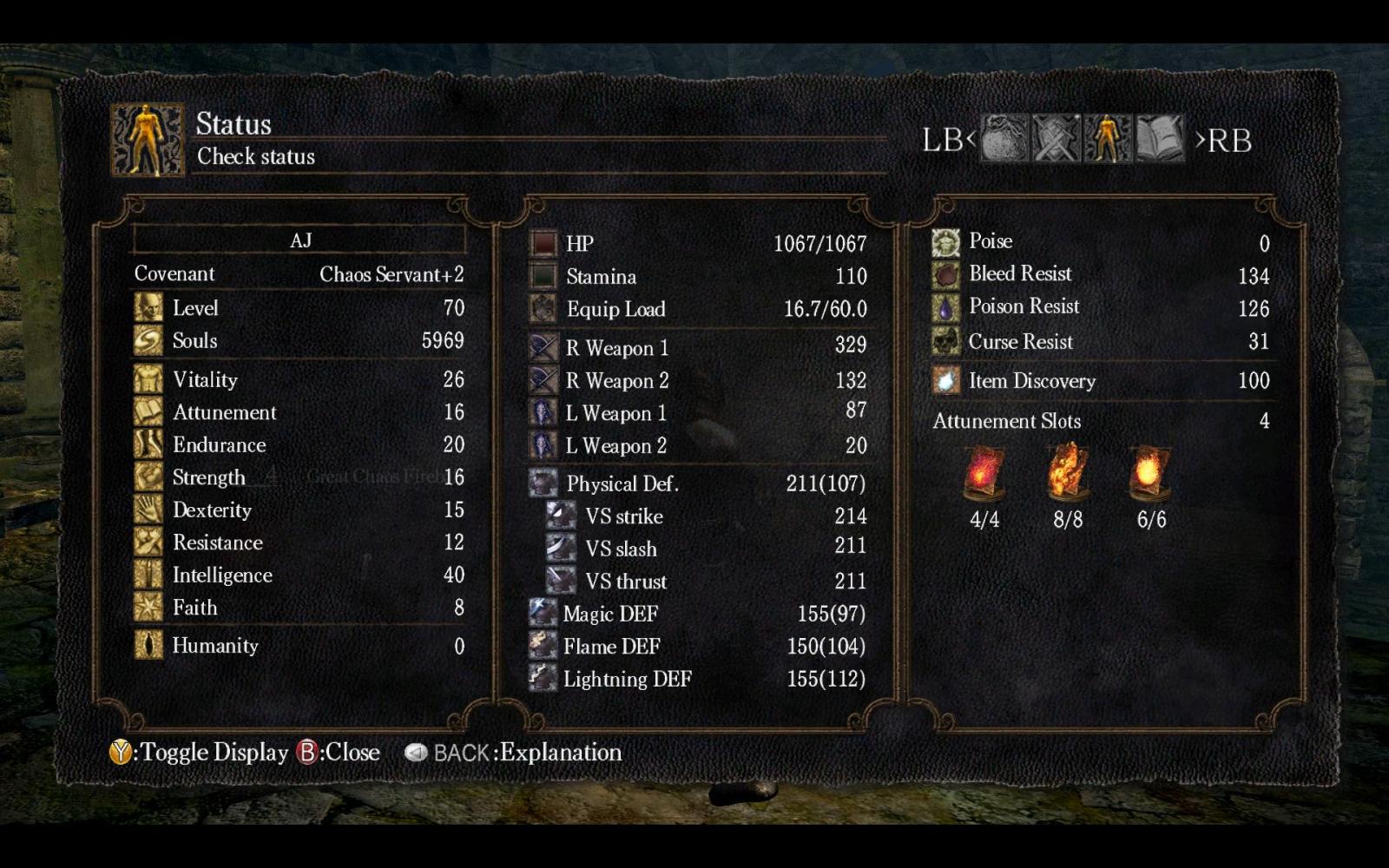Click the Physical Def. armor icon

click(x=541, y=483)
